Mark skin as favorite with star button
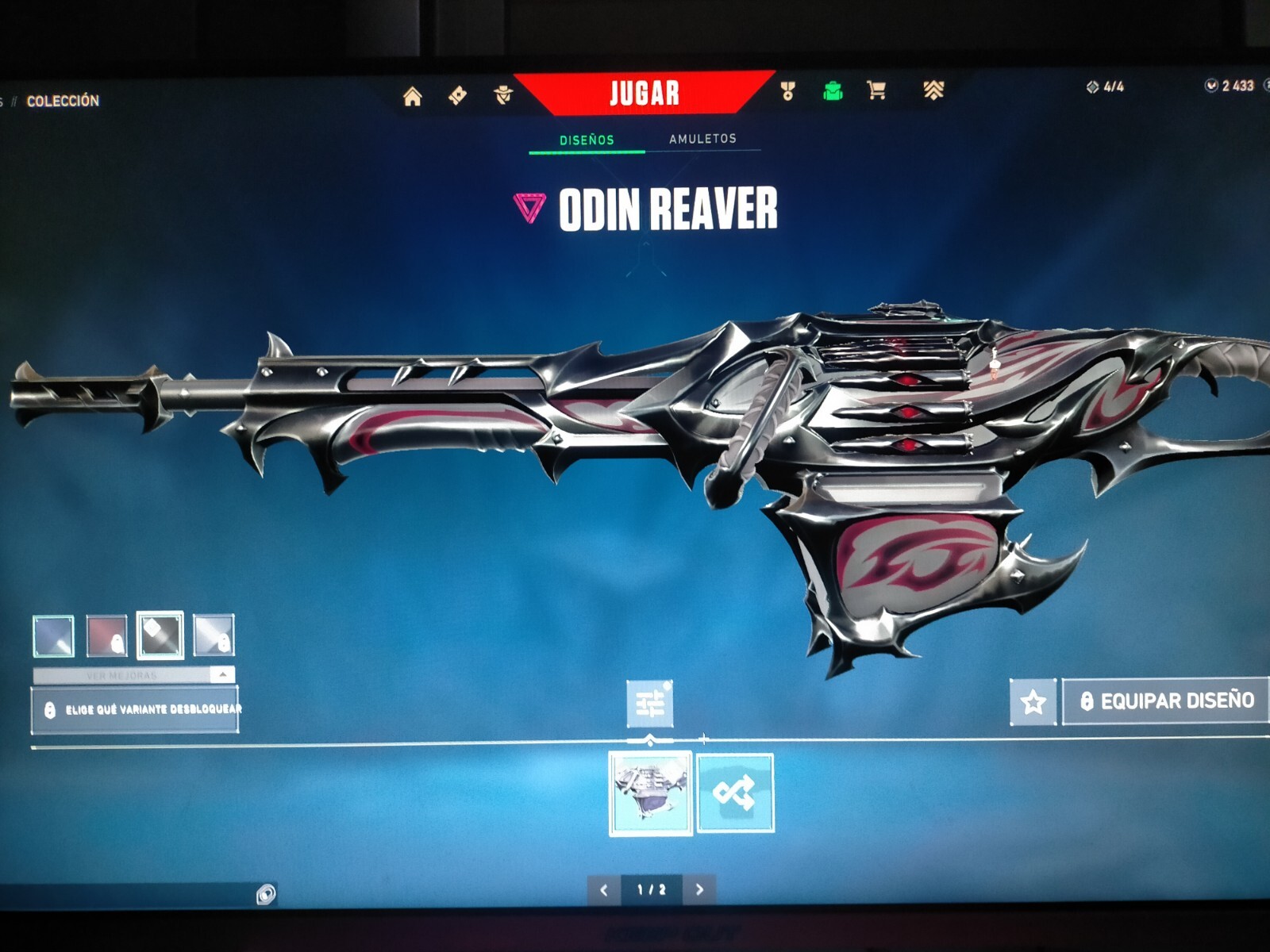 pyautogui.click(x=1033, y=701)
